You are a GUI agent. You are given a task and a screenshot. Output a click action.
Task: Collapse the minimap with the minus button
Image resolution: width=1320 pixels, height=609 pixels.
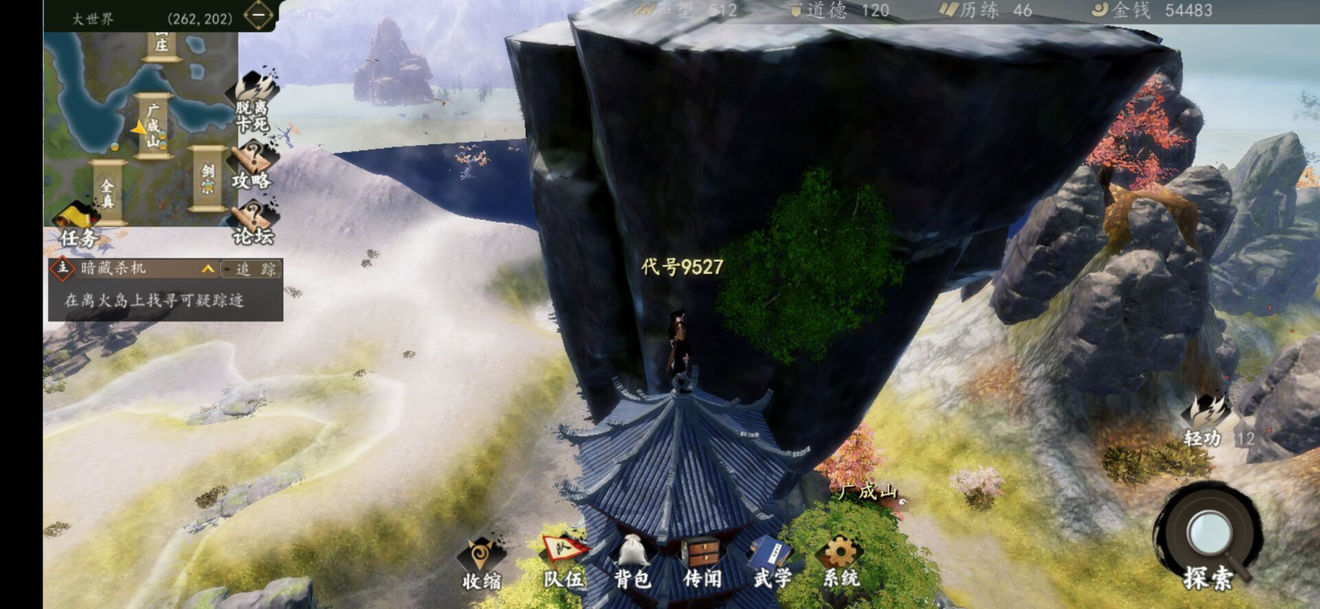[259, 16]
